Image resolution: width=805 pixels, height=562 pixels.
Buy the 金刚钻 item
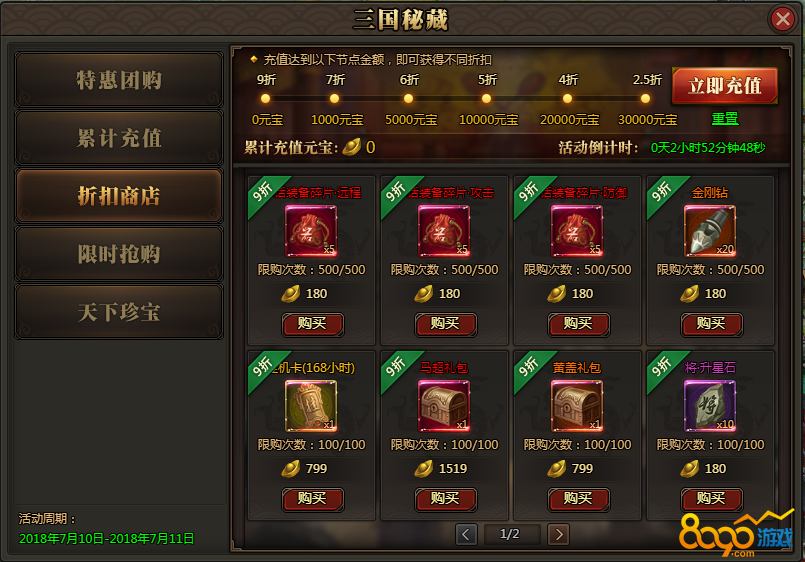(711, 323)
